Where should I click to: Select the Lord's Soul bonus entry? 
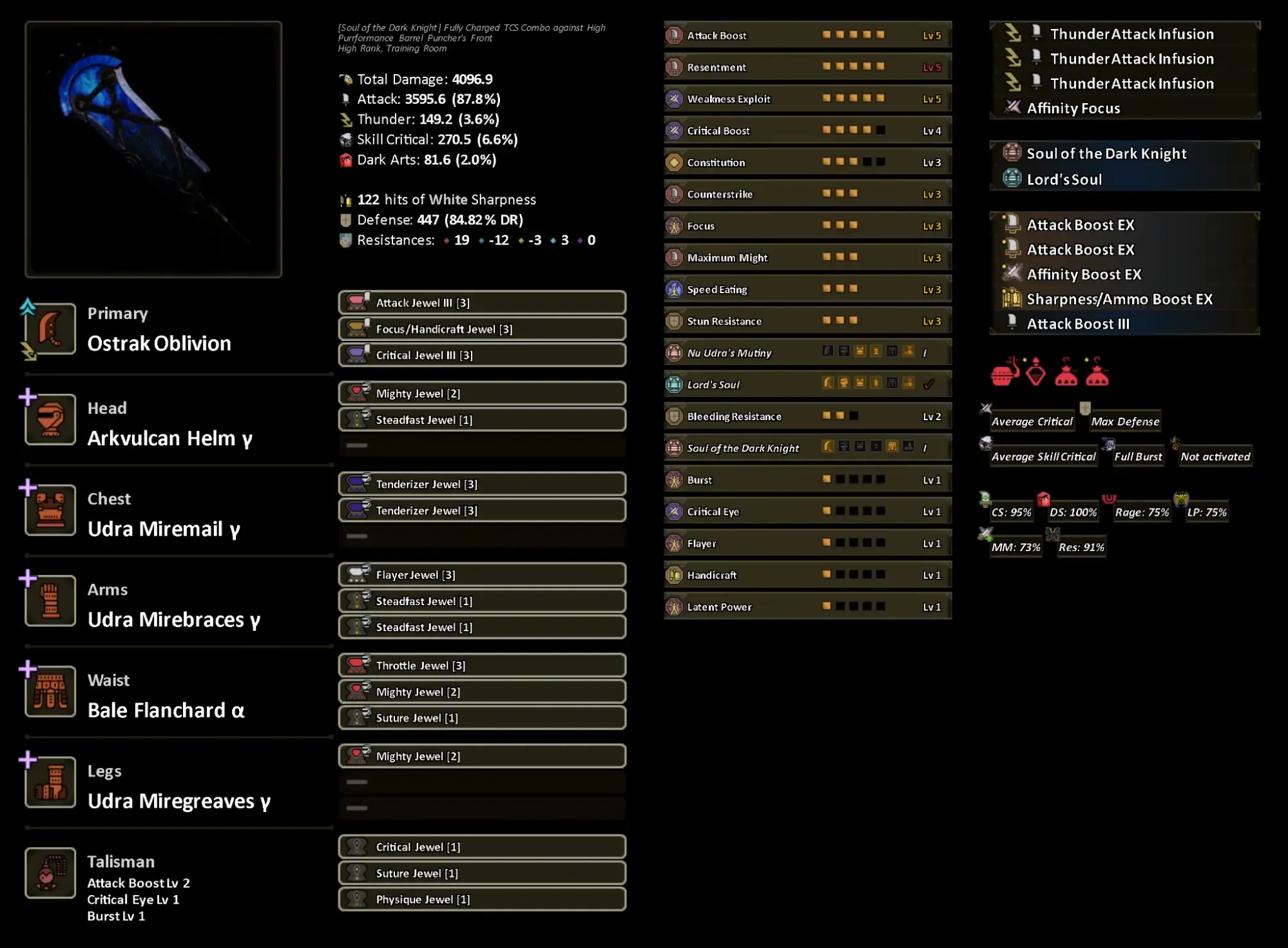click(1064, 180)
